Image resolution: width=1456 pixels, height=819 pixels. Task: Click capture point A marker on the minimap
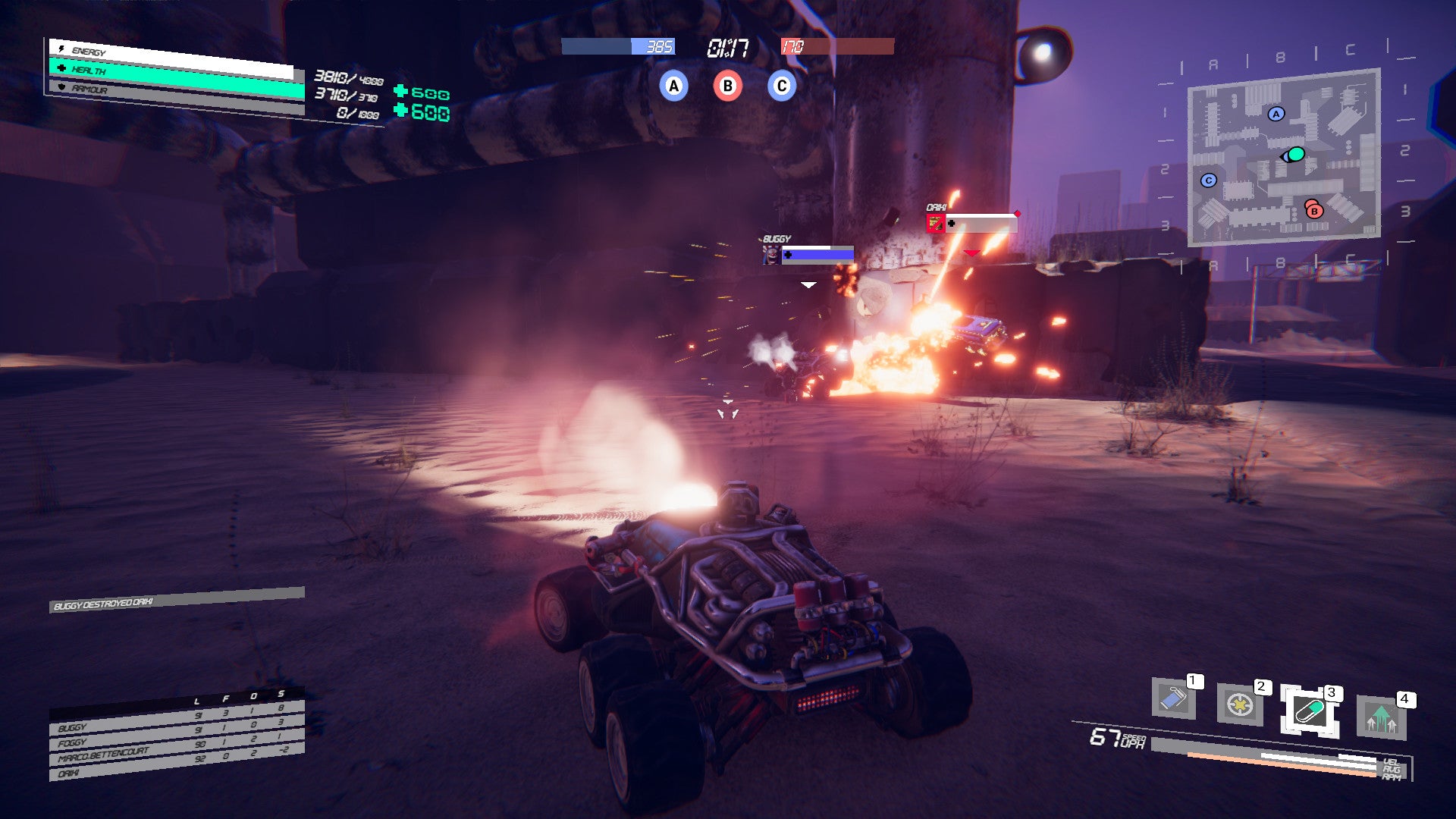1276,115
